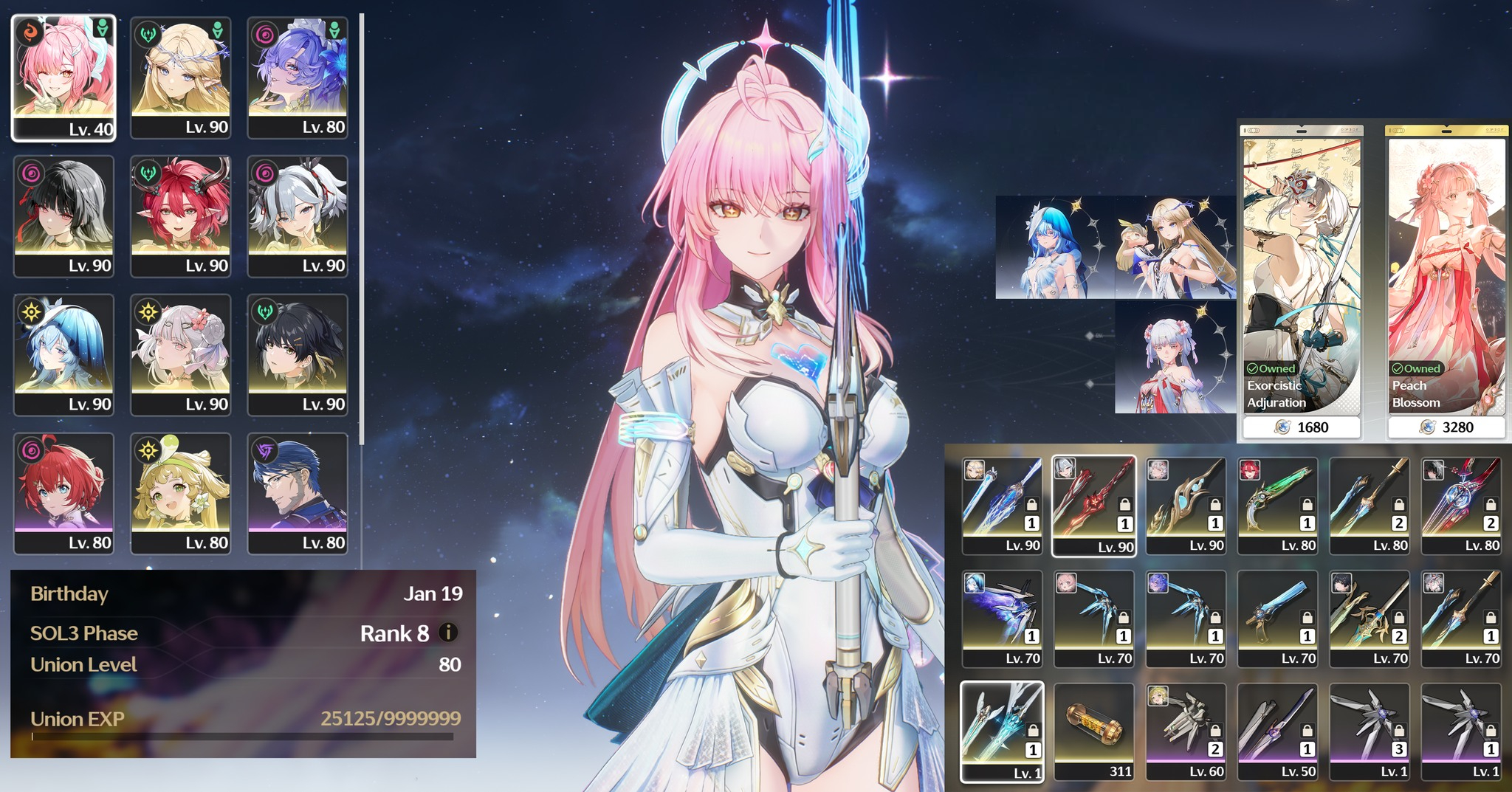Viewport: 1512px width, 792px height.
Task: Pick the red-haired horned Lv. 90 character
Action: coord(181,216)
